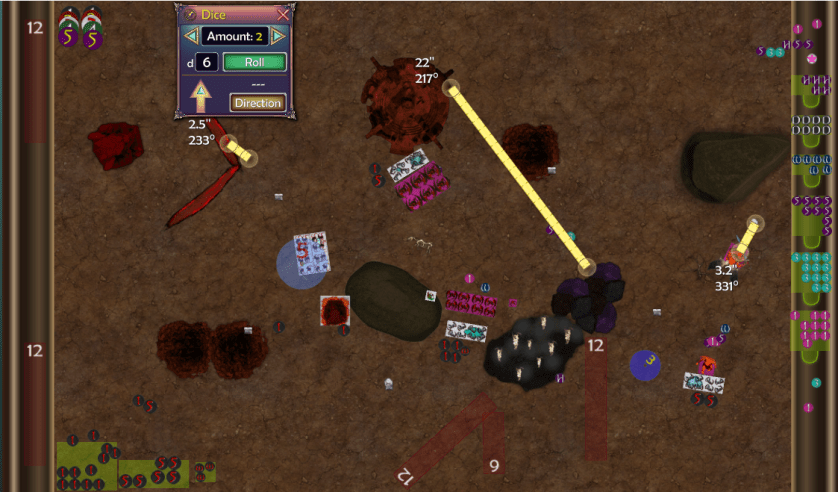
Task: Close the Dice panel
Action: coord(283,14)
